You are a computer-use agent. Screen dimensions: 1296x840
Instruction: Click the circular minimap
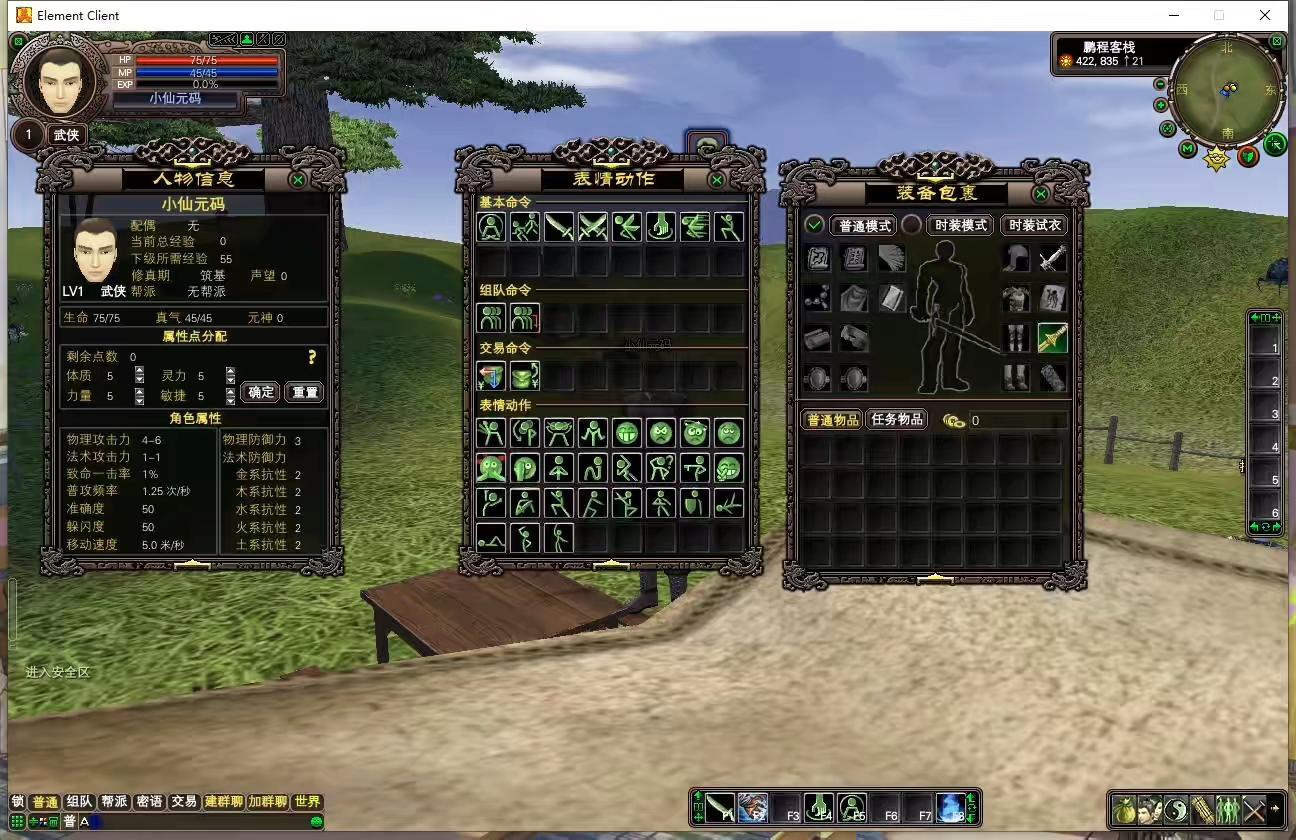click(1227, 90)
